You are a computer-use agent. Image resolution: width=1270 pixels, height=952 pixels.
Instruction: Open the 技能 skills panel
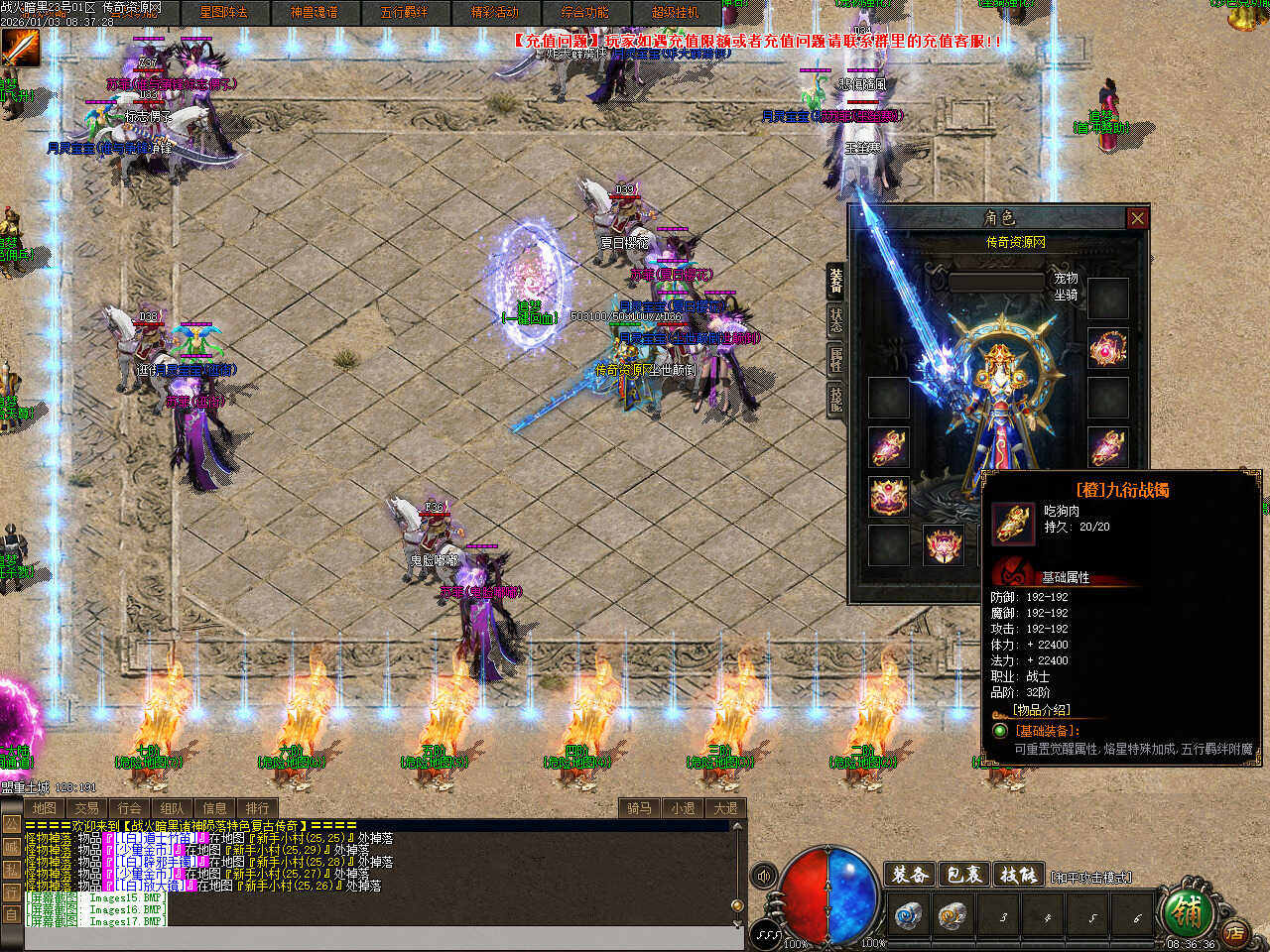click(1018, 875)
